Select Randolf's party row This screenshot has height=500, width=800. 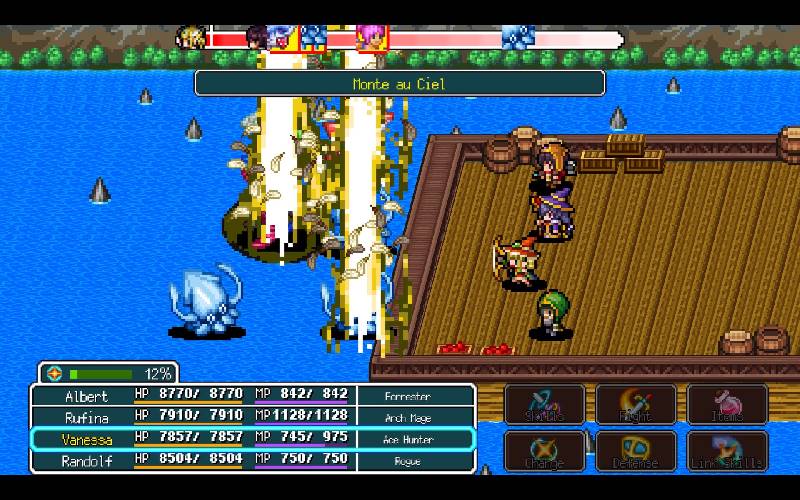(252, 461)
